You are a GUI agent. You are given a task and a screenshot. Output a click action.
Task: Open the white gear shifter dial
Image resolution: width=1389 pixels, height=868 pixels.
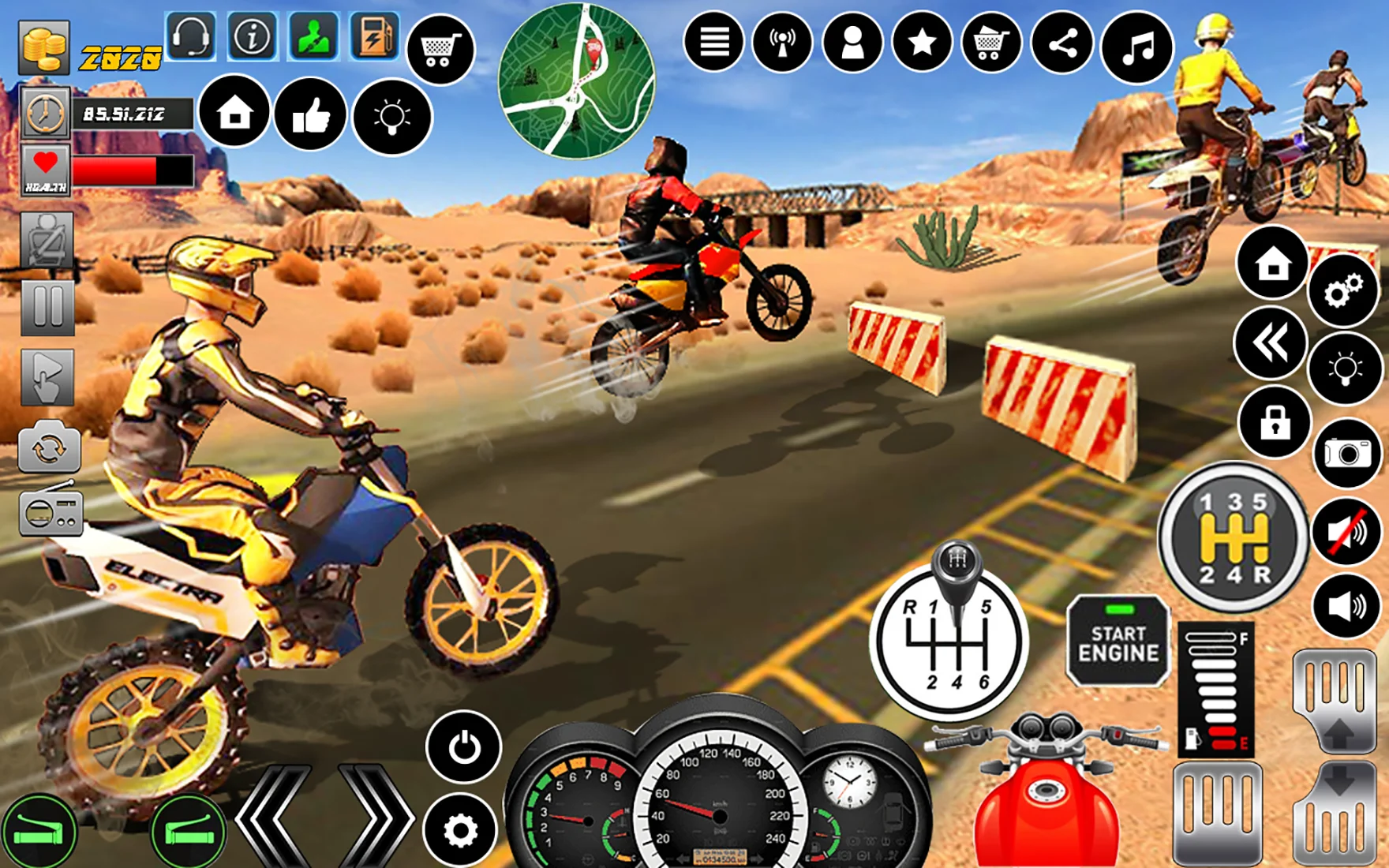[x=949, y=638]
